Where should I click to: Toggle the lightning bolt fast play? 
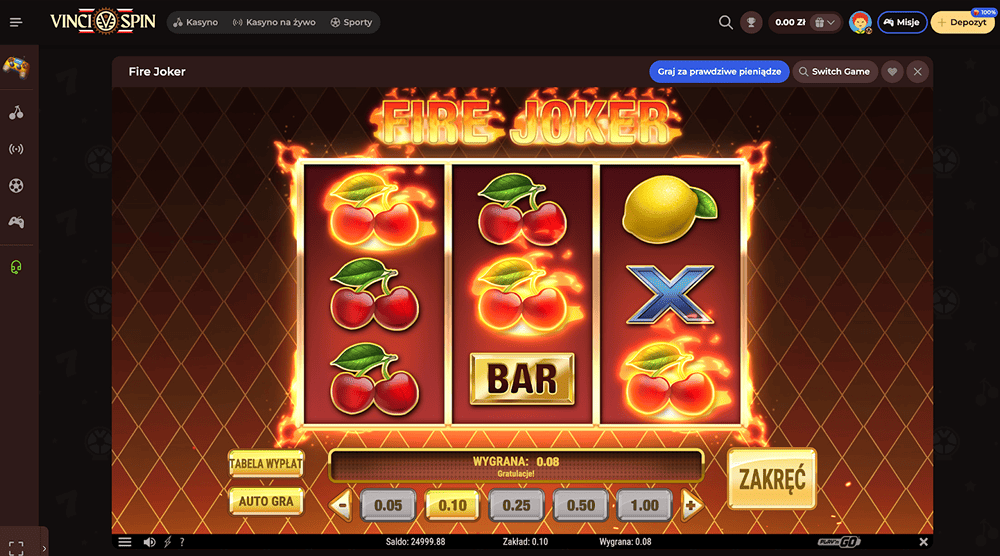[167, 542]
